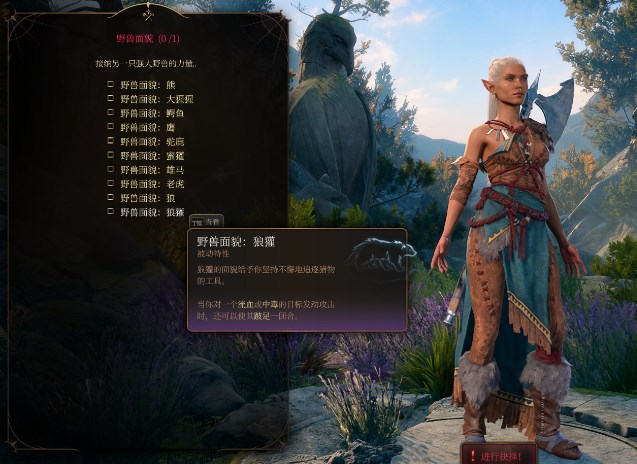Choose the 野兽面貌：狼獾 option
Screen dimensions: 637x464
(x=111, y=212)
